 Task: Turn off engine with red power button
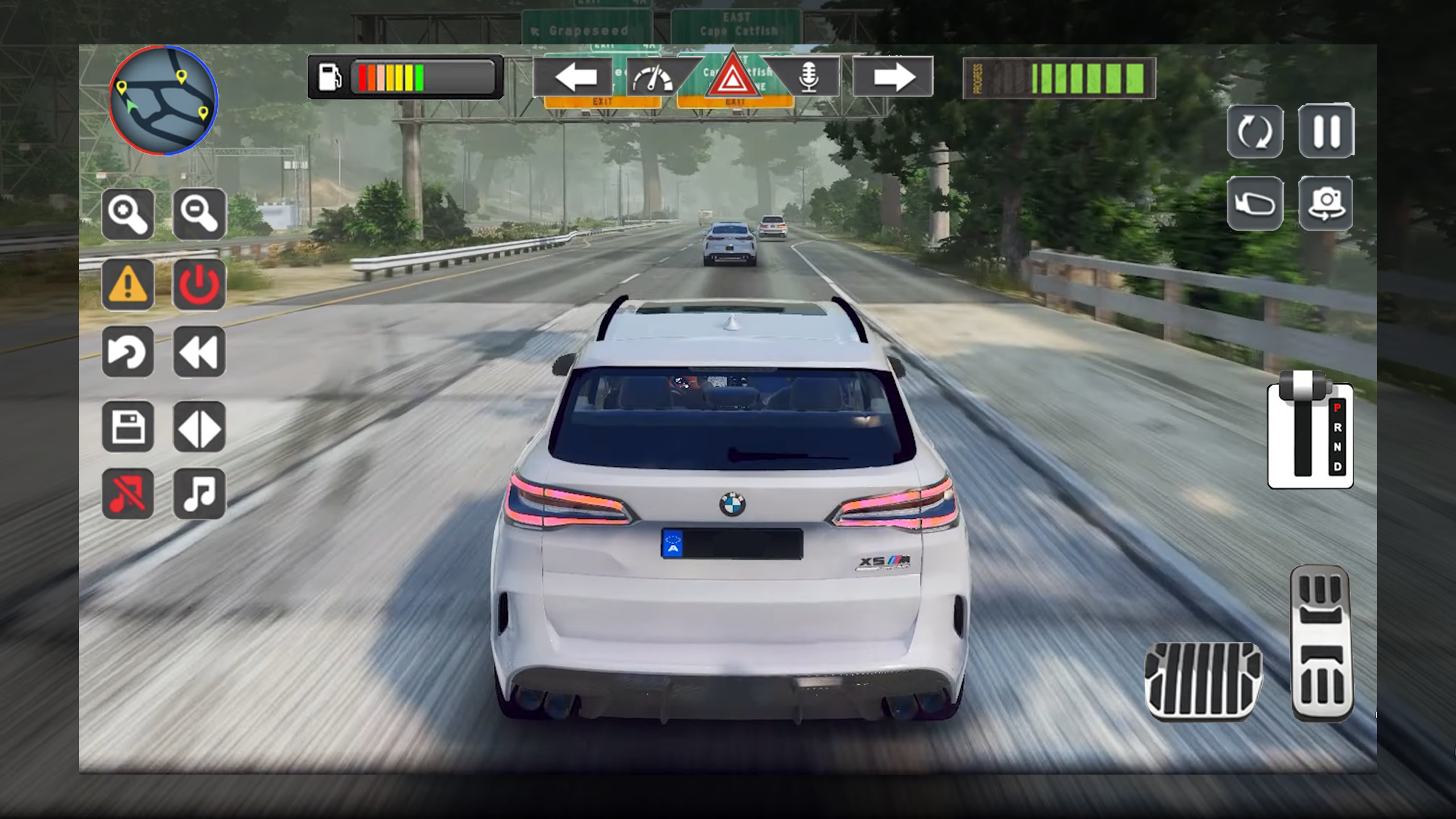tap(199, 284)
